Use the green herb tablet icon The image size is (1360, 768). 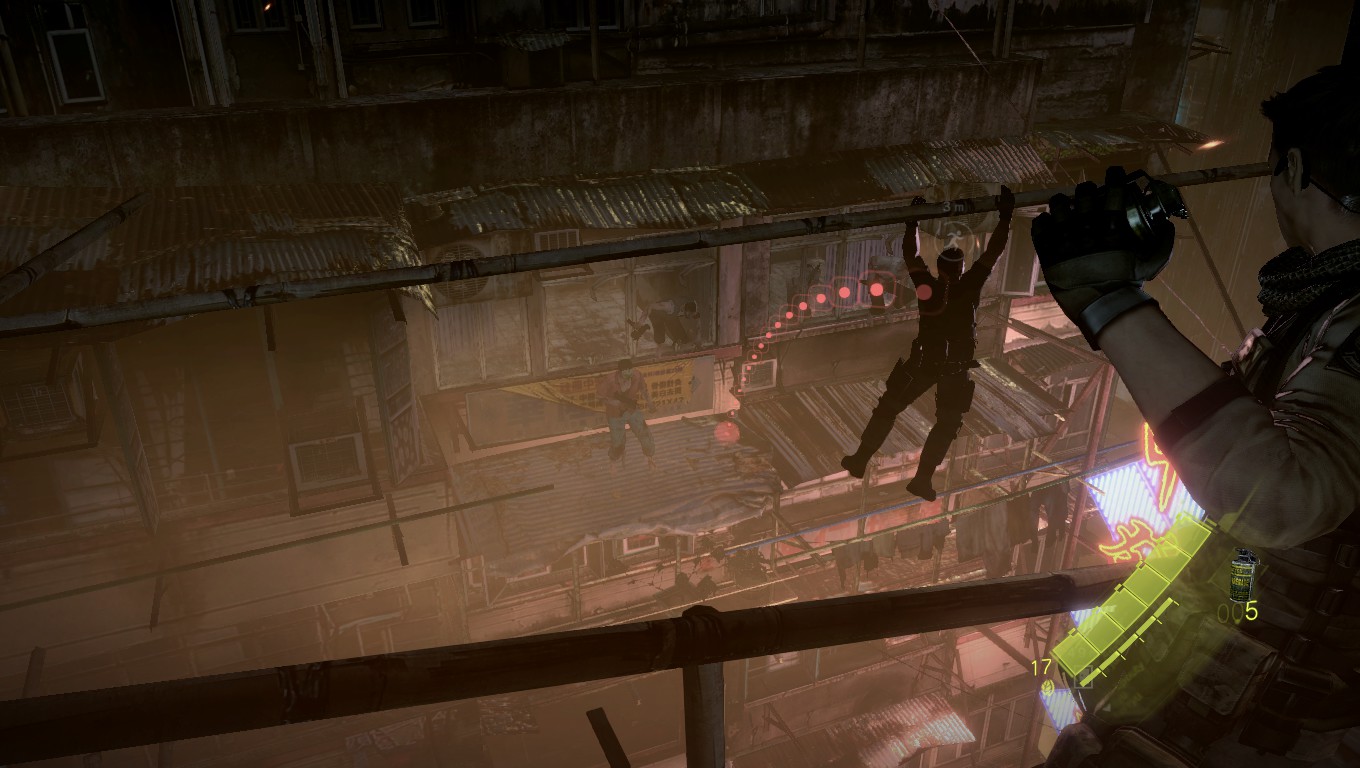coord(1047,687)
